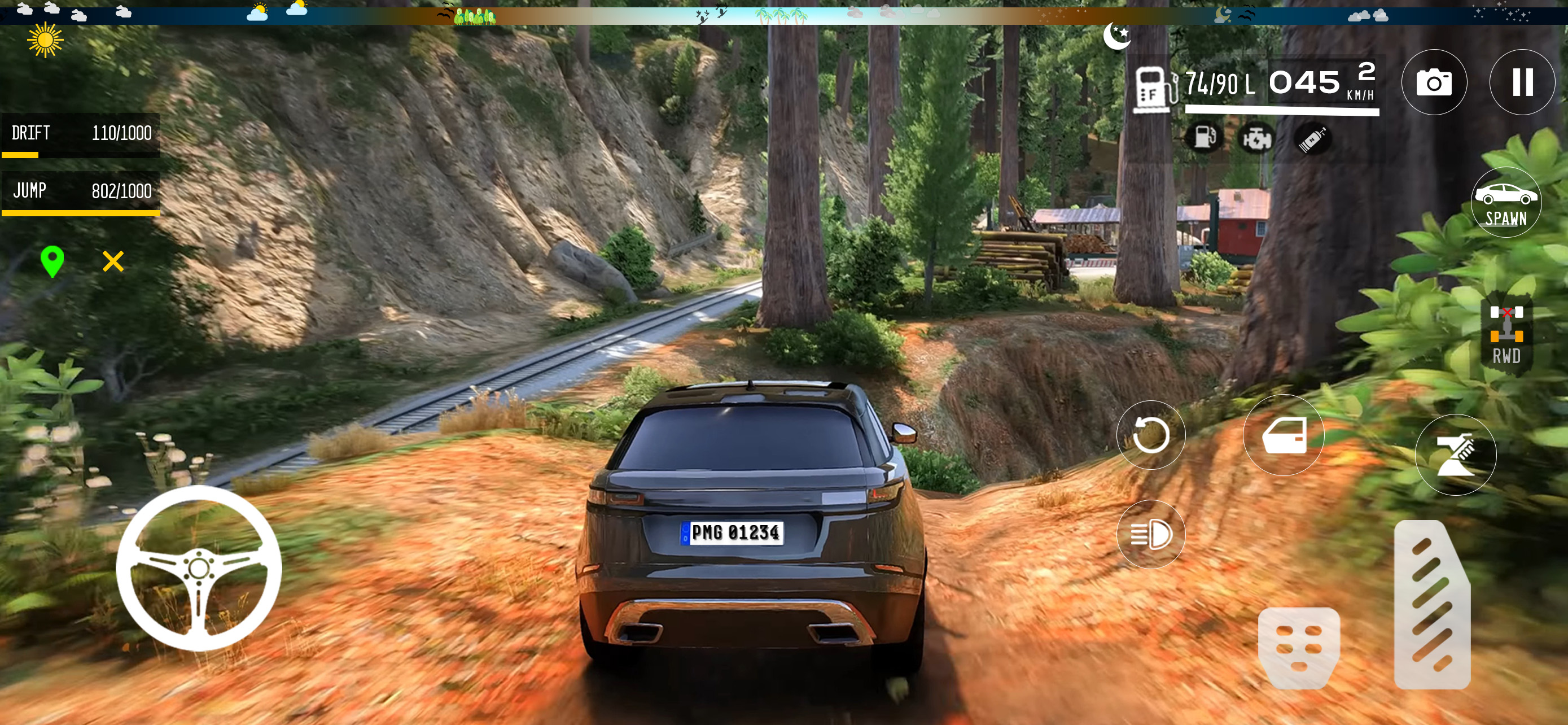This screenshot has height=725, width=1568.
Task: Select the green map pin marker
Action: click(52, 261)
